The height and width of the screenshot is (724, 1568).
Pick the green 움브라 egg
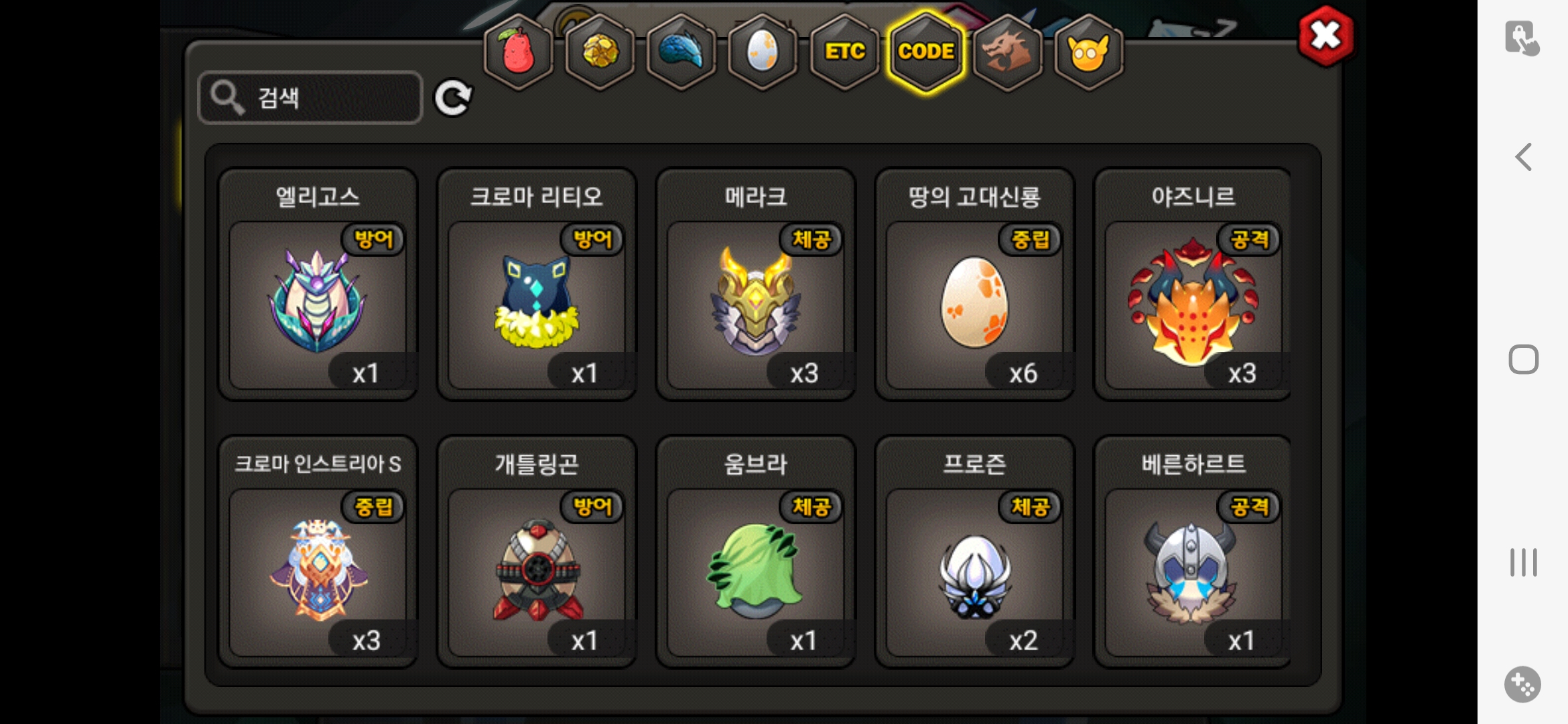tap(755, 570)
